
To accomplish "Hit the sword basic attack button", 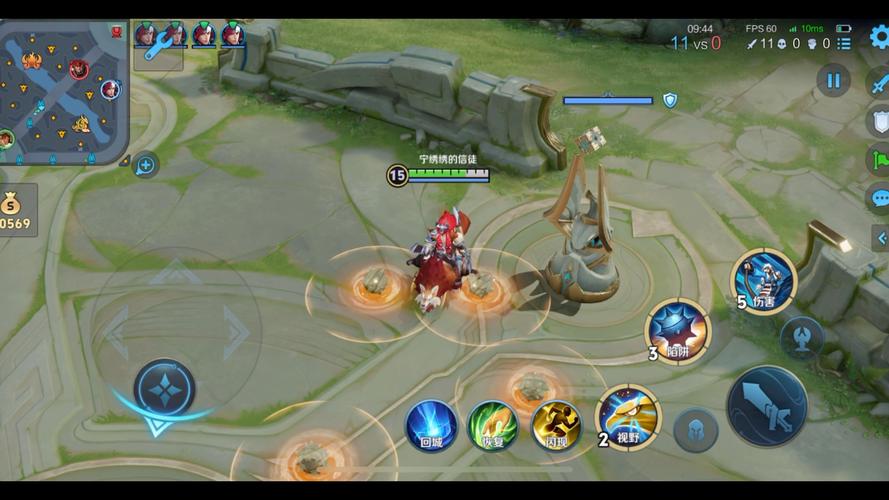I will [767, 405].
